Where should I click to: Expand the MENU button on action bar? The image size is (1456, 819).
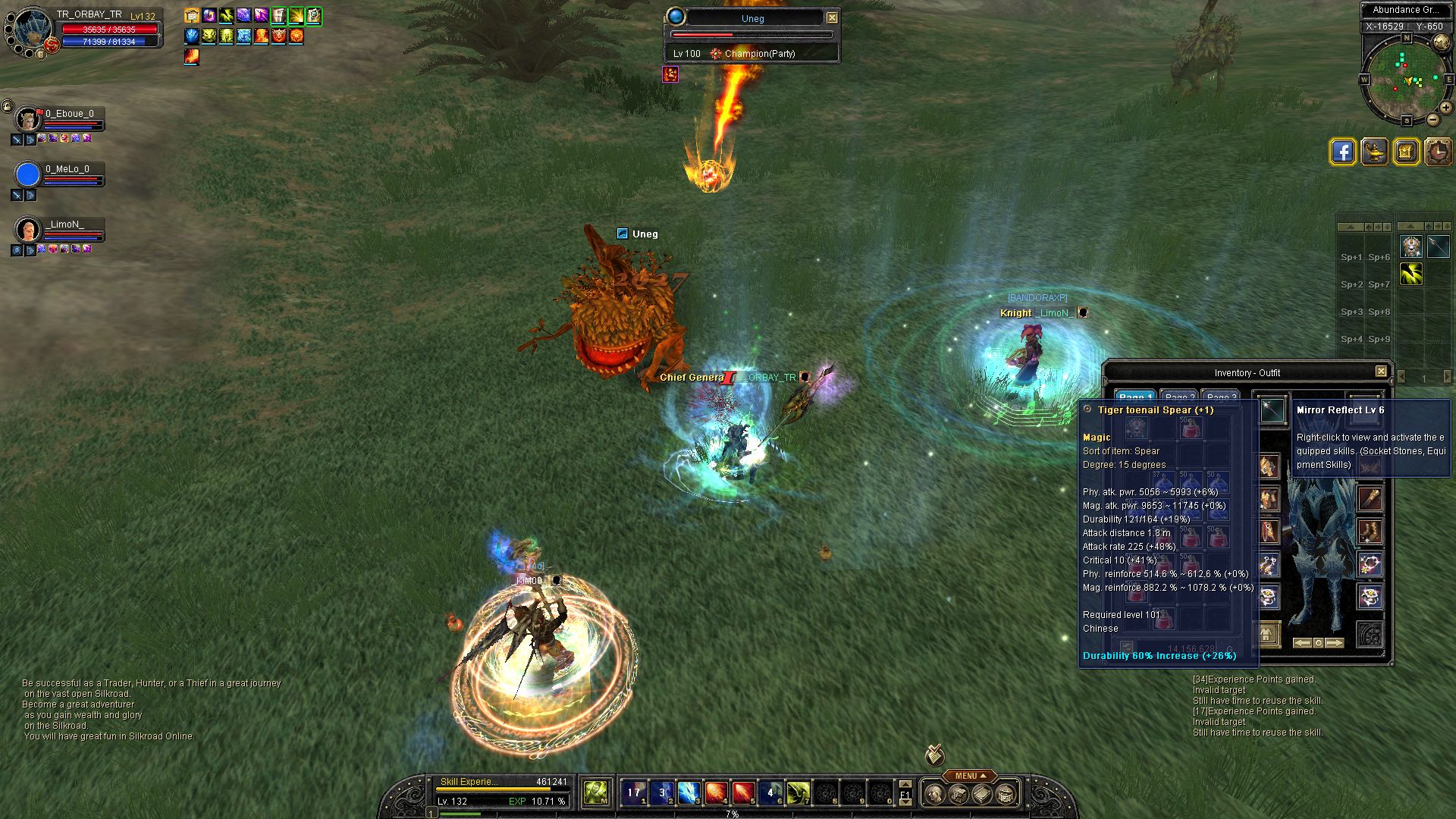pos(970,776)
